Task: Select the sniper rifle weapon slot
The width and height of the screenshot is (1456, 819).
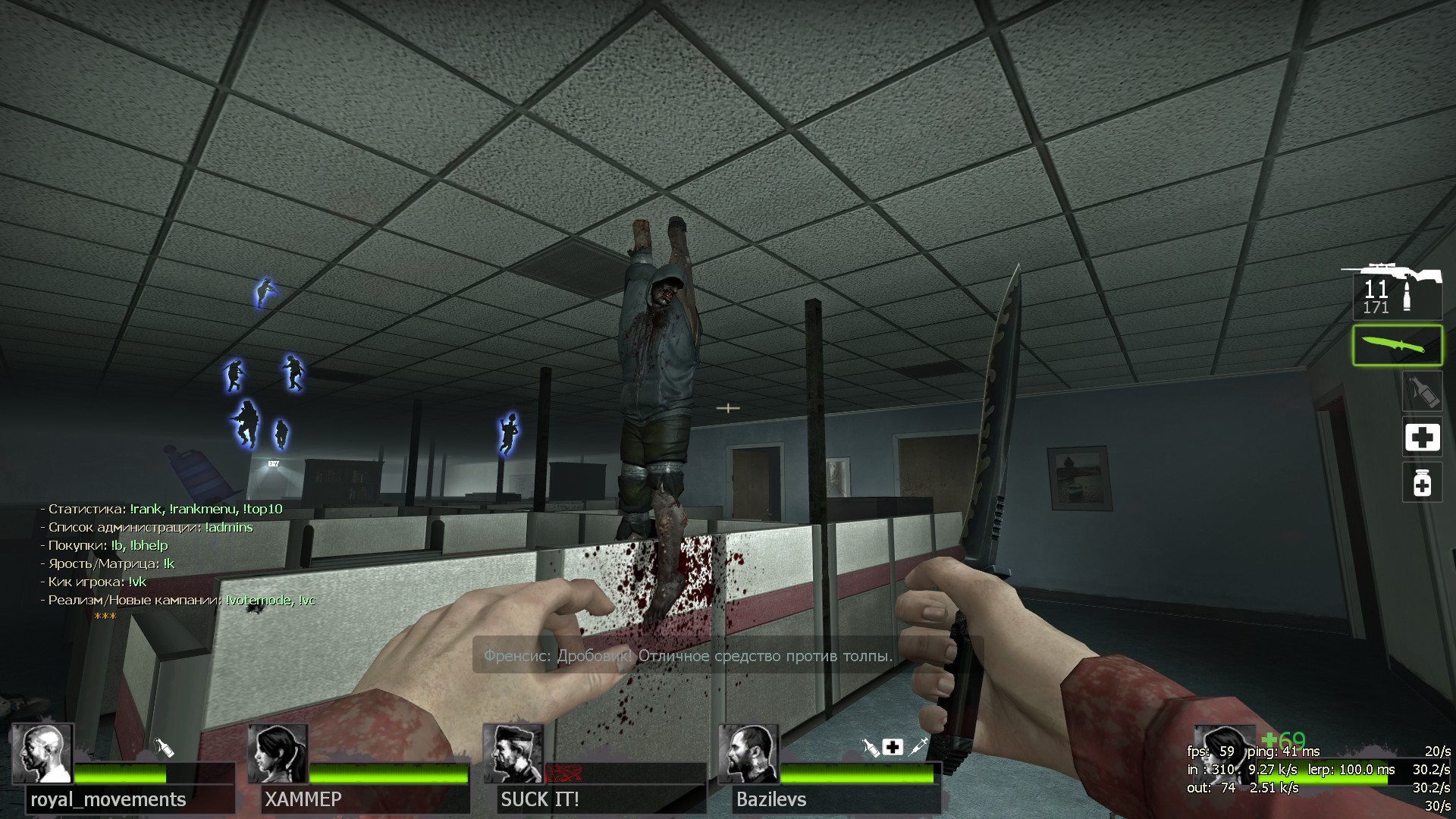Action: (x=1397, y=292)
